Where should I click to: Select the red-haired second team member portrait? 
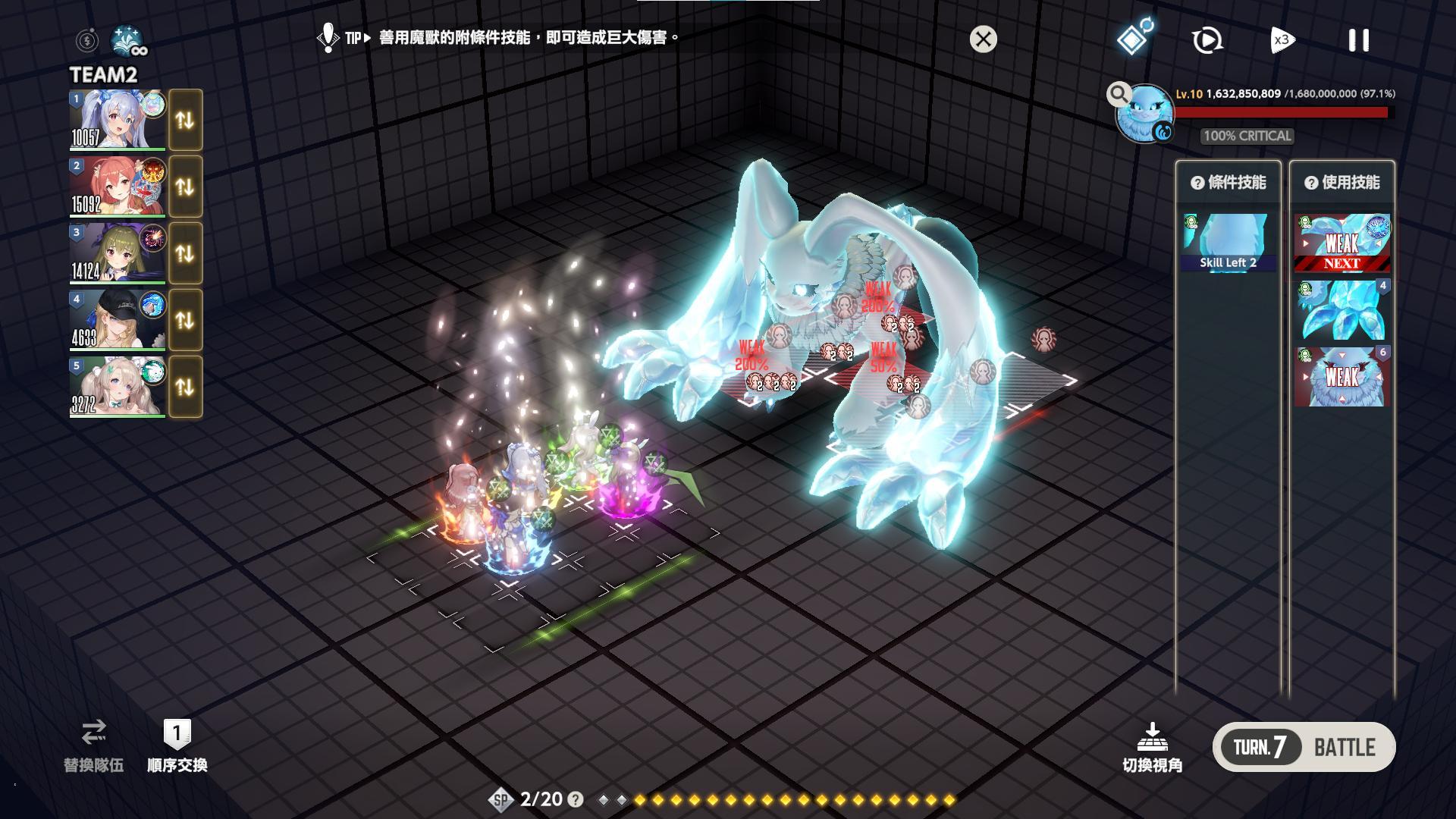[x=117, y=187]
